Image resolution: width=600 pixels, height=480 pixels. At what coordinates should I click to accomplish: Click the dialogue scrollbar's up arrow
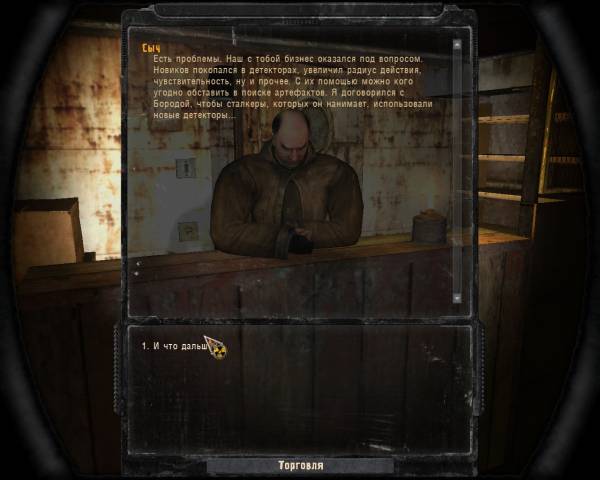pyautogui.click(x=457, y=43)
